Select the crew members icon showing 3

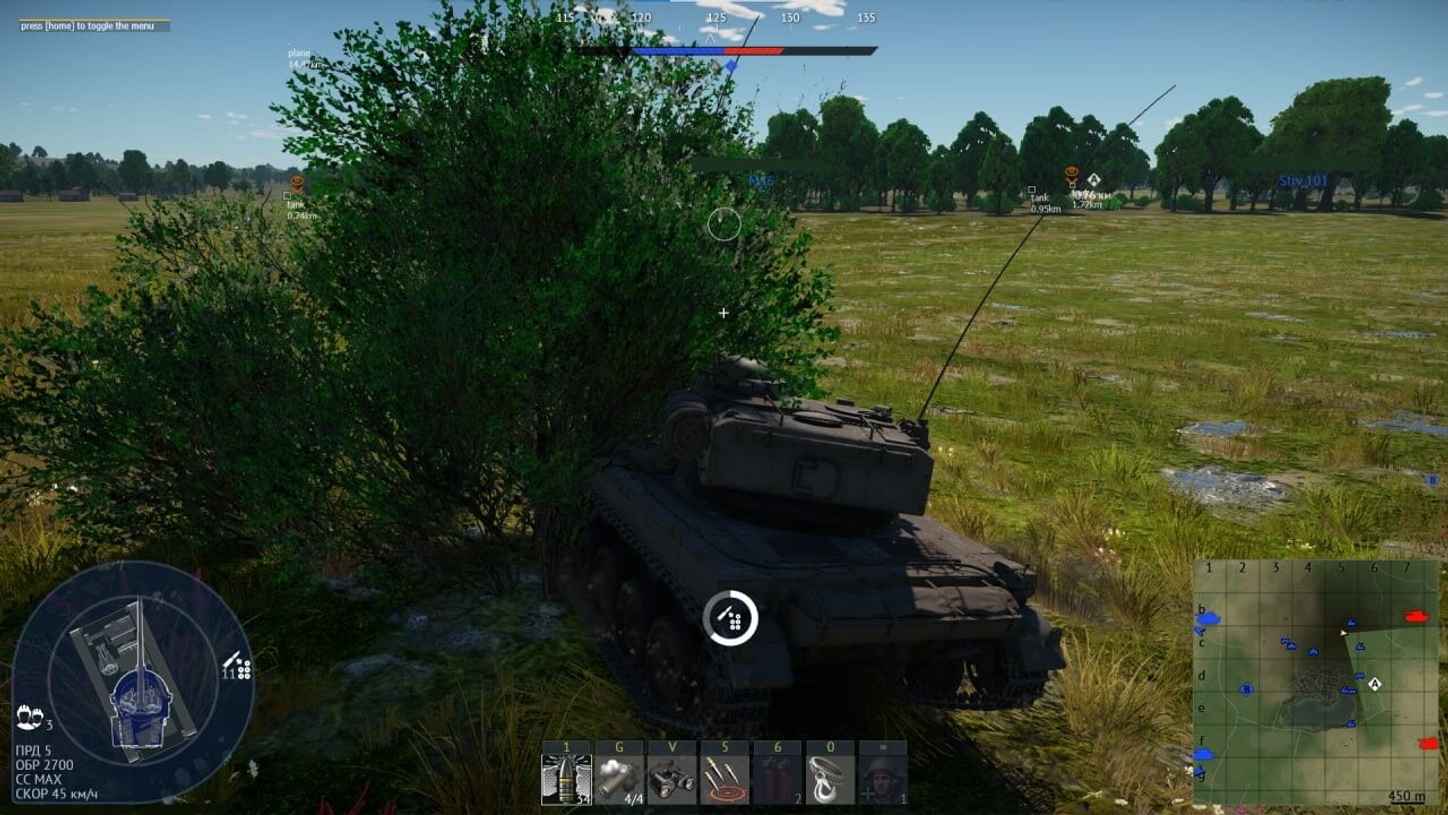click(x=33, y=717)
